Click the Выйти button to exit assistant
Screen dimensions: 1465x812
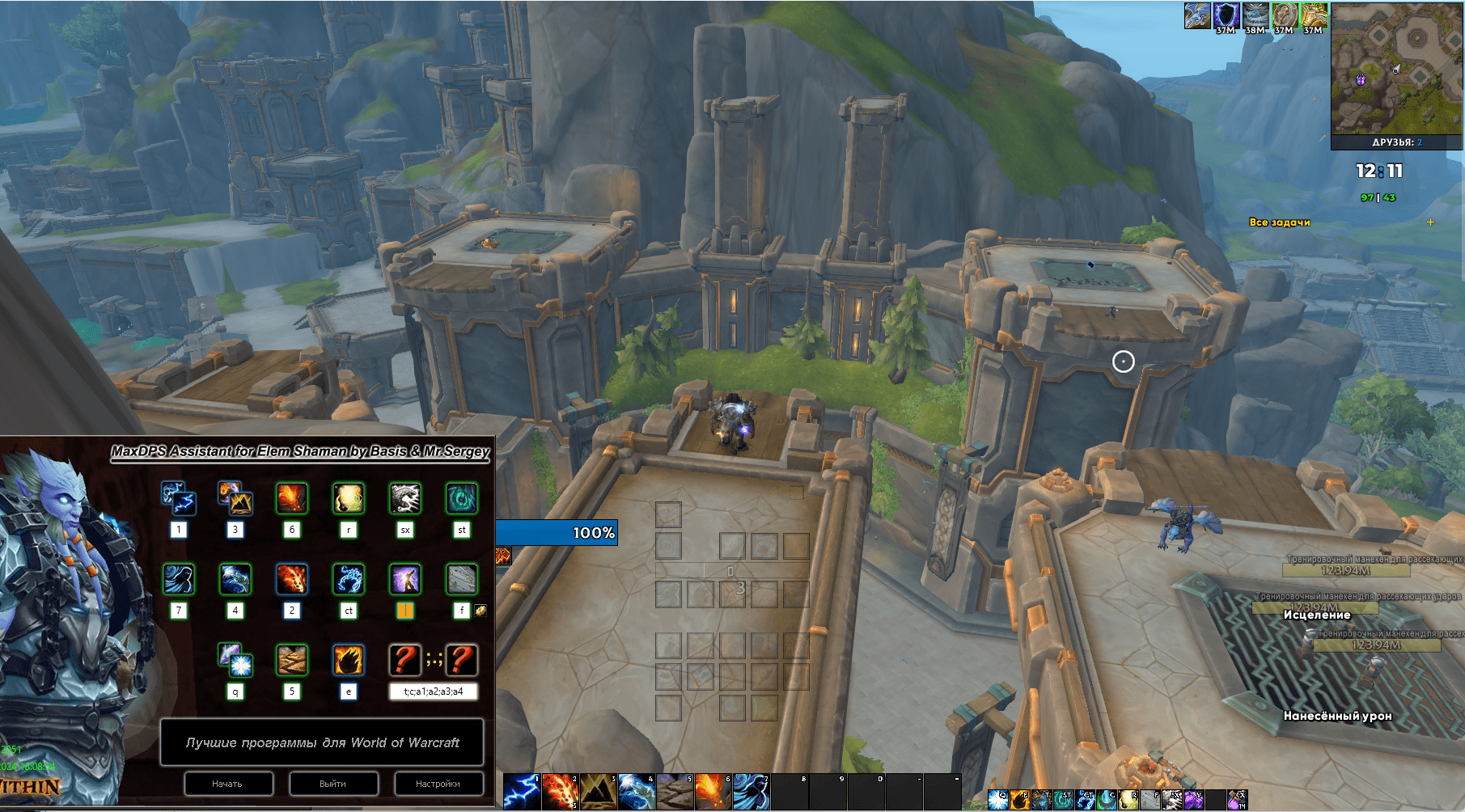pyautogui.click(x=332, y=783)
